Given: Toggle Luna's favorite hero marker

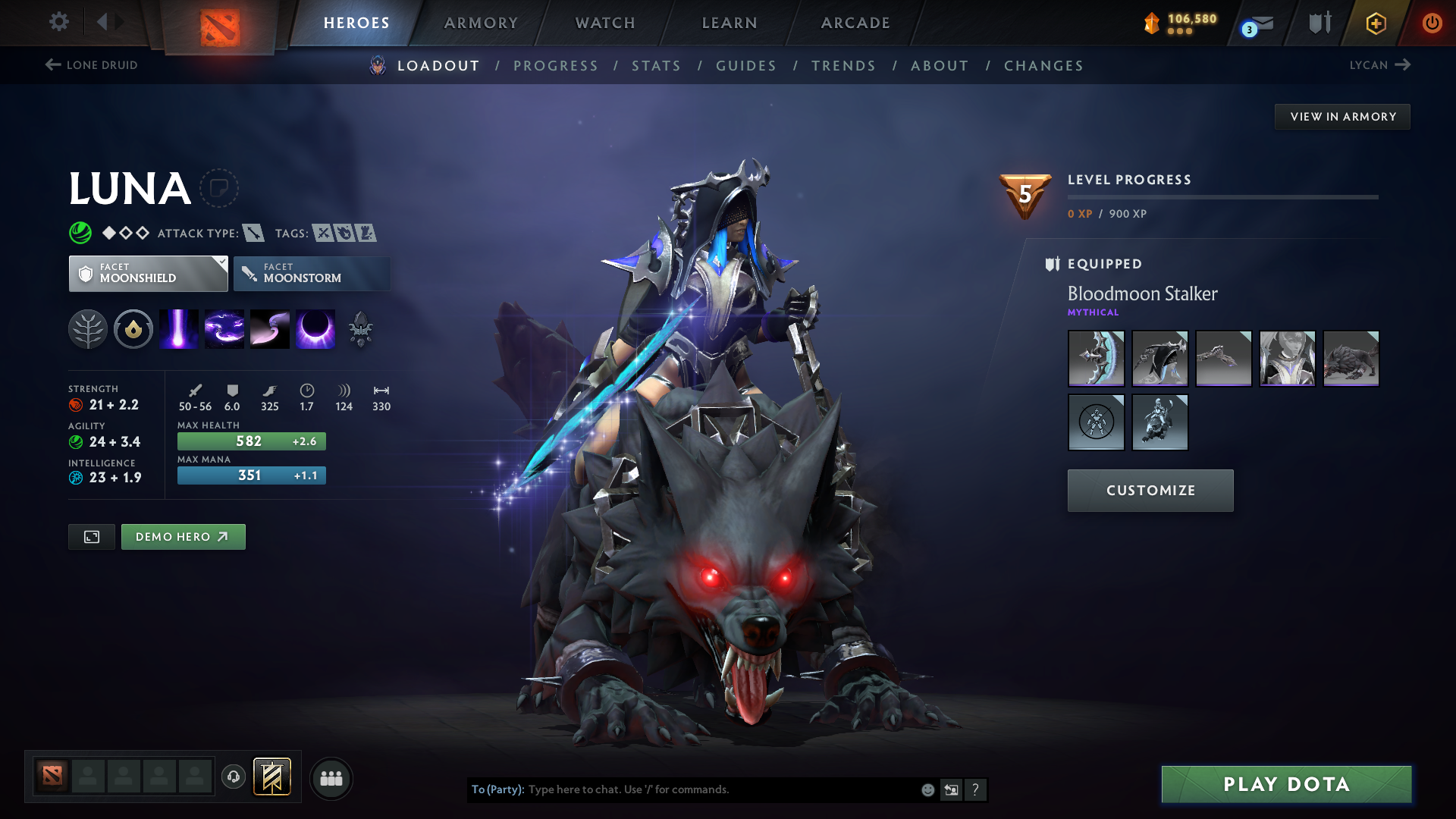Looking at the screenshot, I should tap(220, 188).
